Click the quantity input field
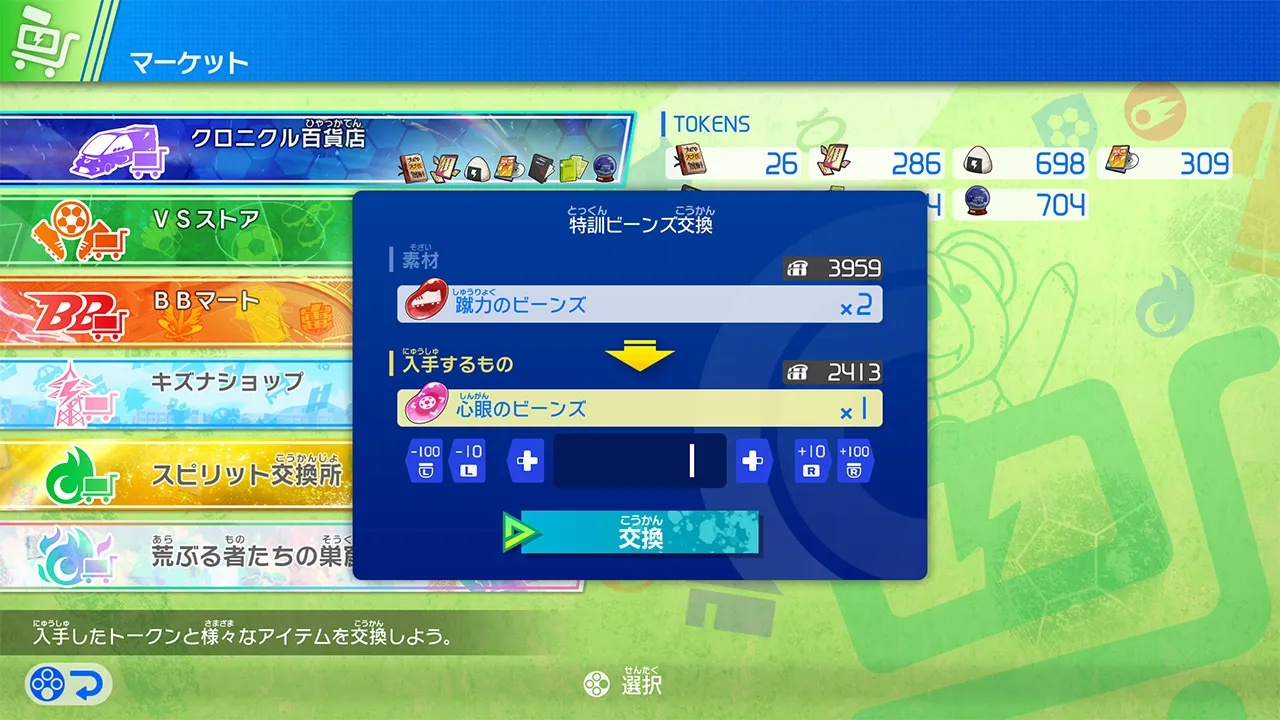Viewport: 1280px width, 720px height. [640, 459]
